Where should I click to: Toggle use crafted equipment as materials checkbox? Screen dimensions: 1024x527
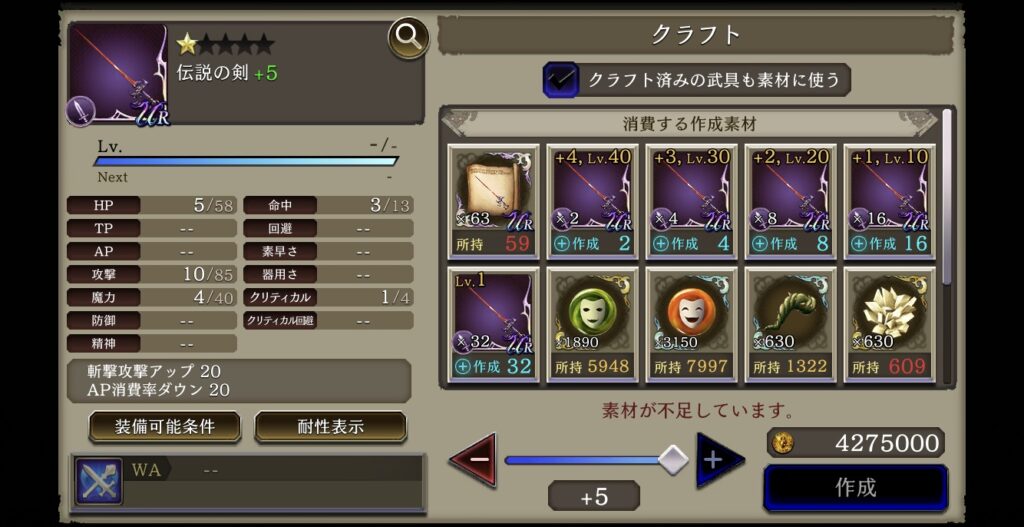click(560, 80)
